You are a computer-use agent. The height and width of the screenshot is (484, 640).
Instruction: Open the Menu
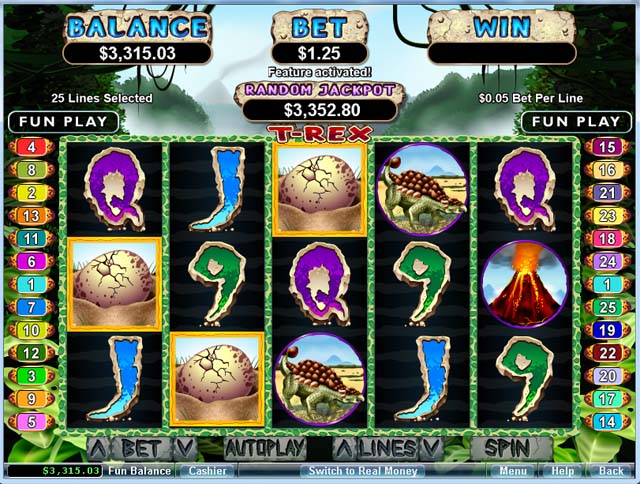[x=513, y=470]
